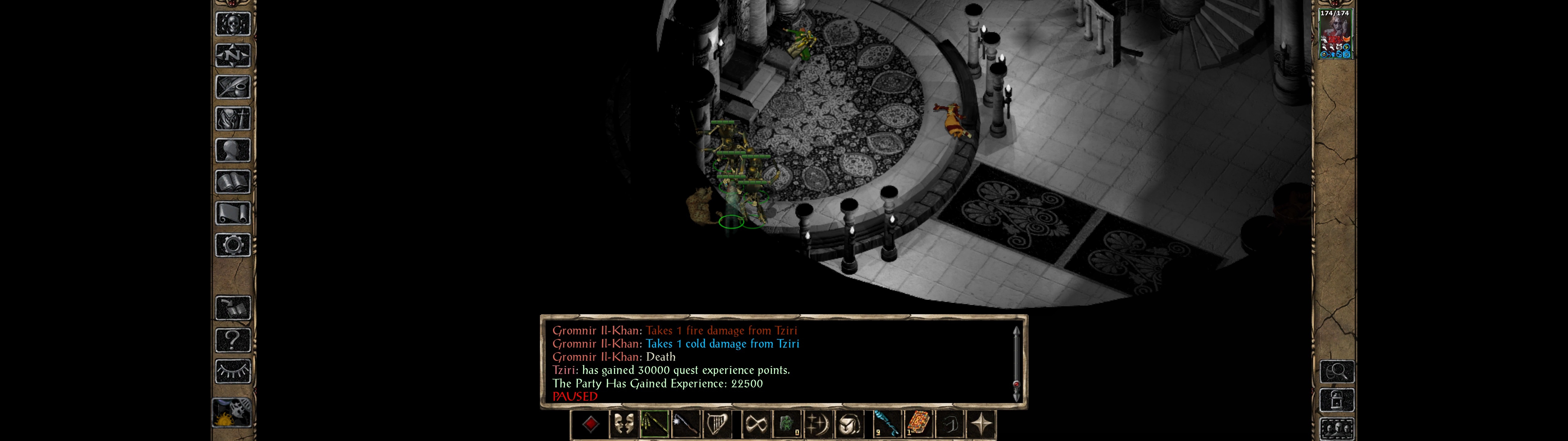Click the magnifying glass button

click(1337, 371)
